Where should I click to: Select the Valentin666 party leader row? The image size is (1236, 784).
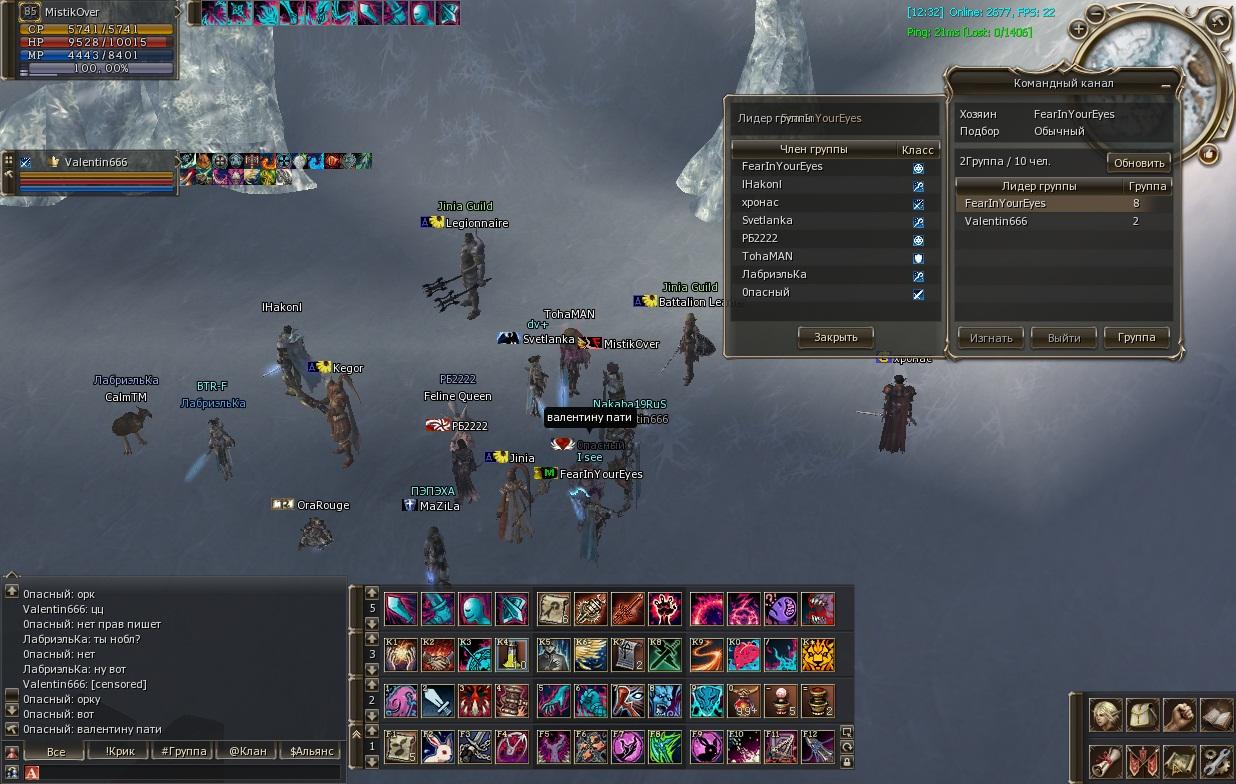[x=1040, y=221]
